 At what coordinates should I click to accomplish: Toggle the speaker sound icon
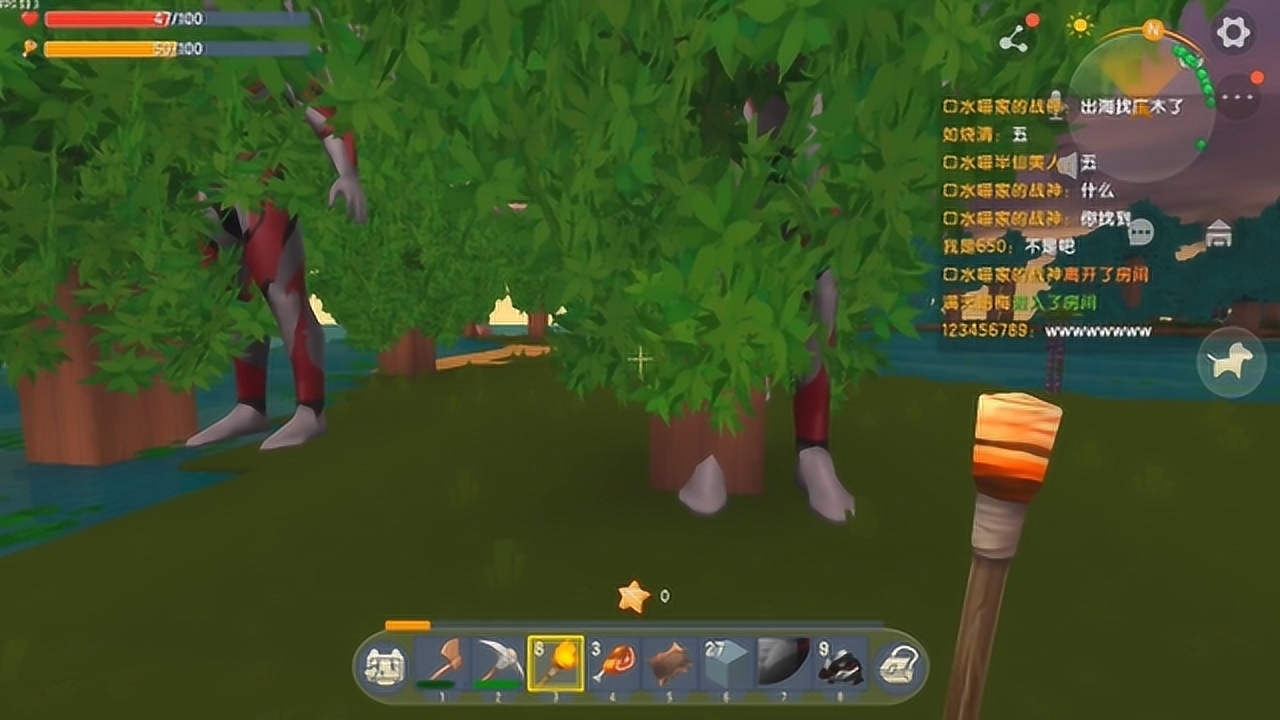[1068, 163]
